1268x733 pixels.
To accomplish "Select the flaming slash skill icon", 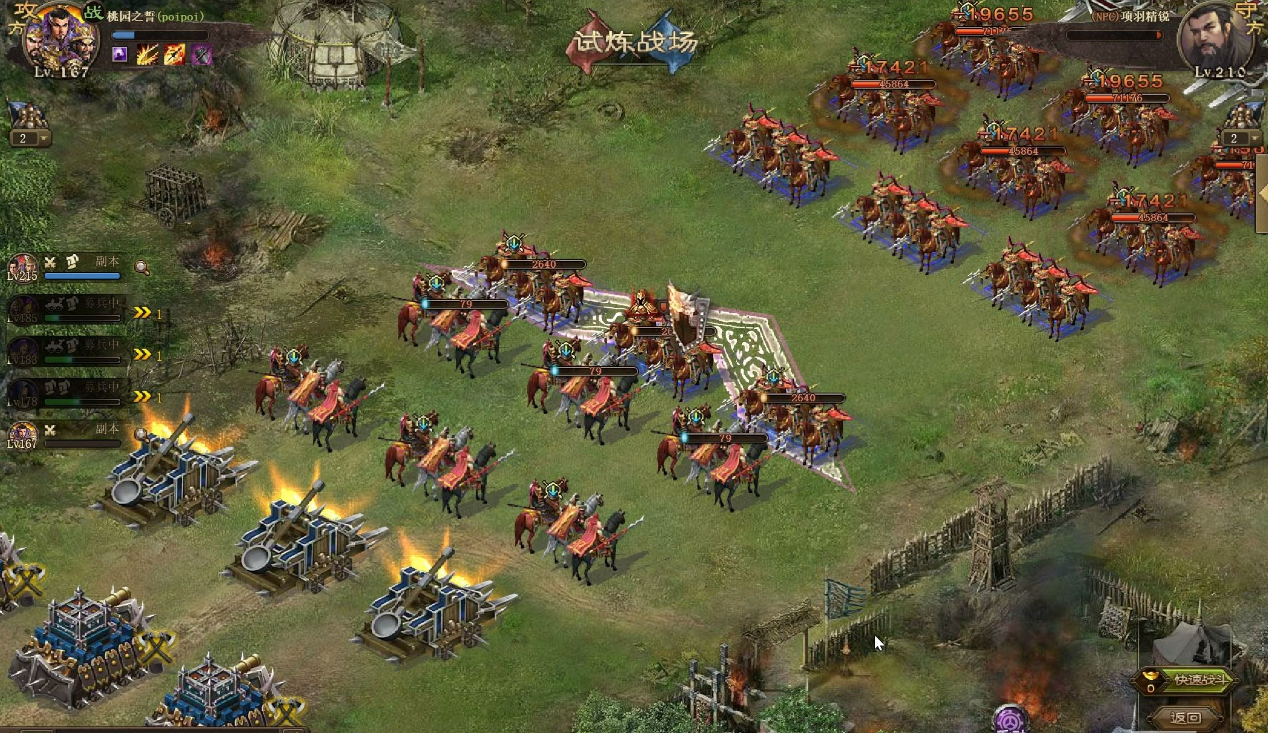I will 147,54.
